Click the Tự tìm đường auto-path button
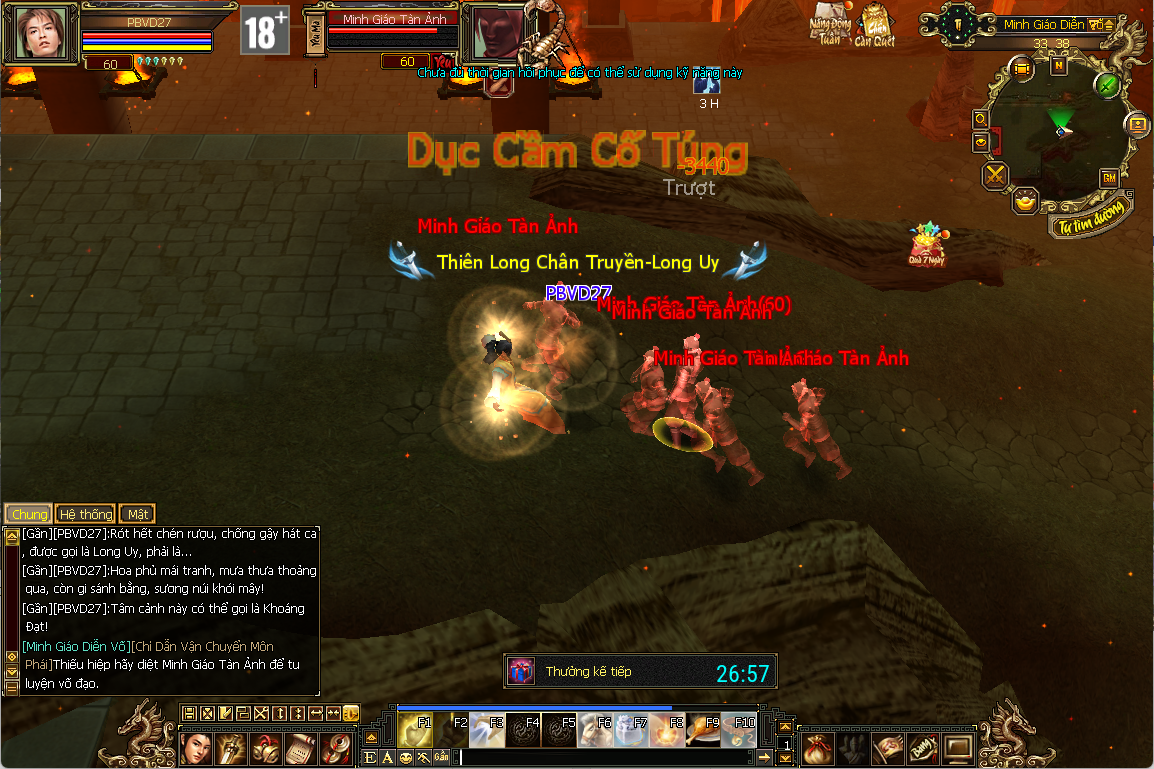This screenshot has height=769, width=1154. (1092, 220)
